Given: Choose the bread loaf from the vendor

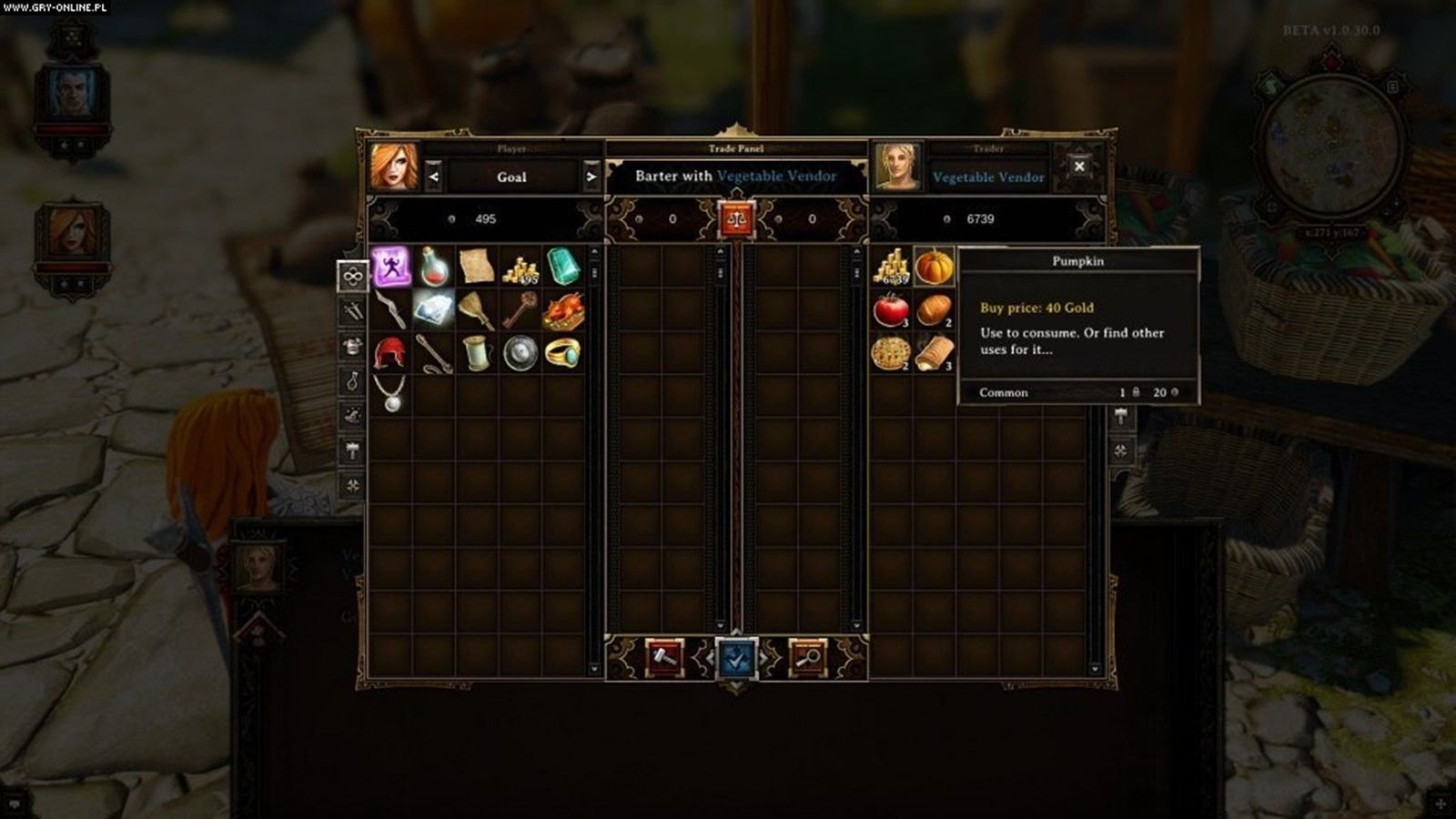Looking at the screenshot, I should [x=934, y=310].
